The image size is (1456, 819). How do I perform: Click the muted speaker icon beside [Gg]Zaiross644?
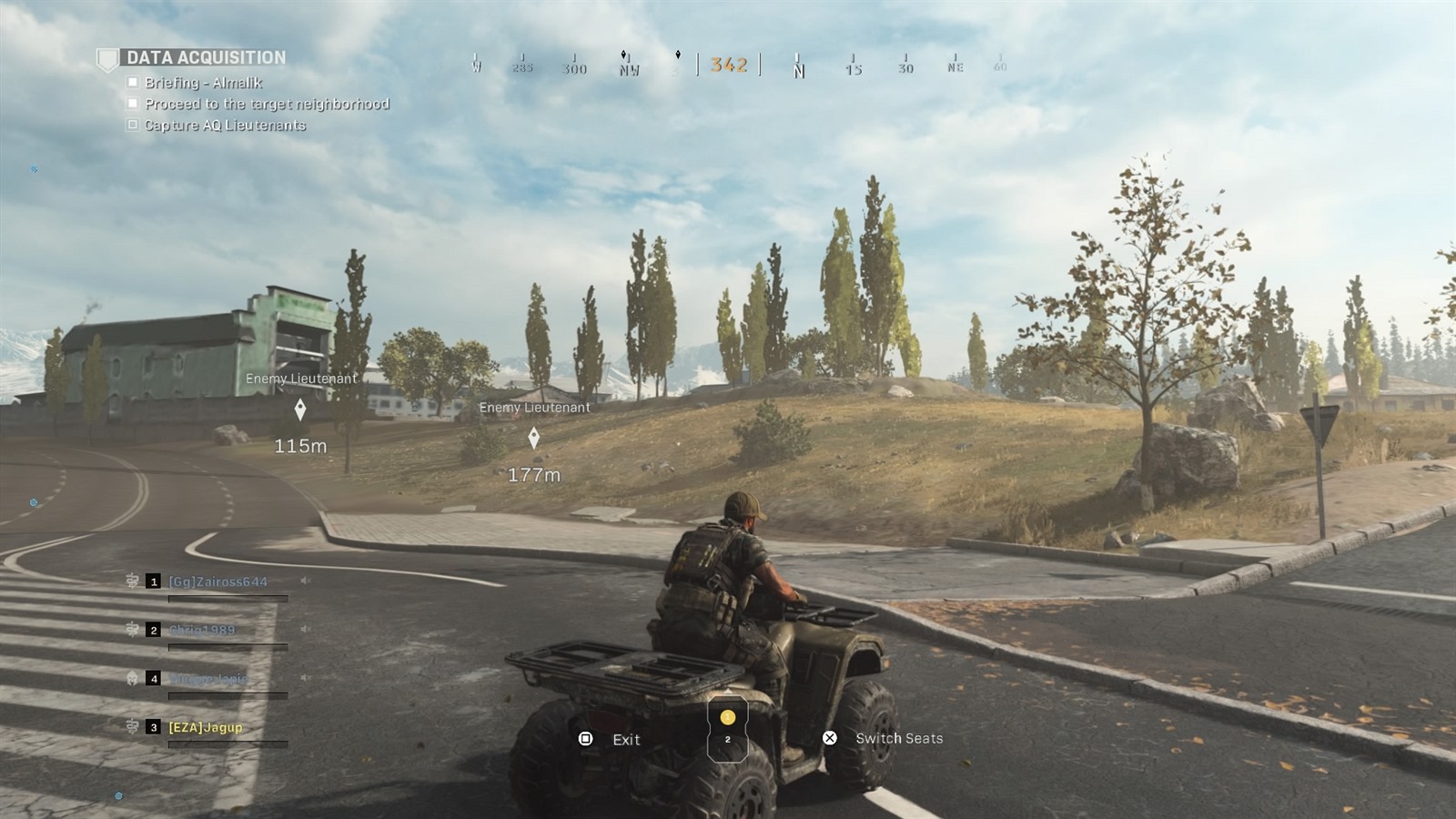(306, 581)
